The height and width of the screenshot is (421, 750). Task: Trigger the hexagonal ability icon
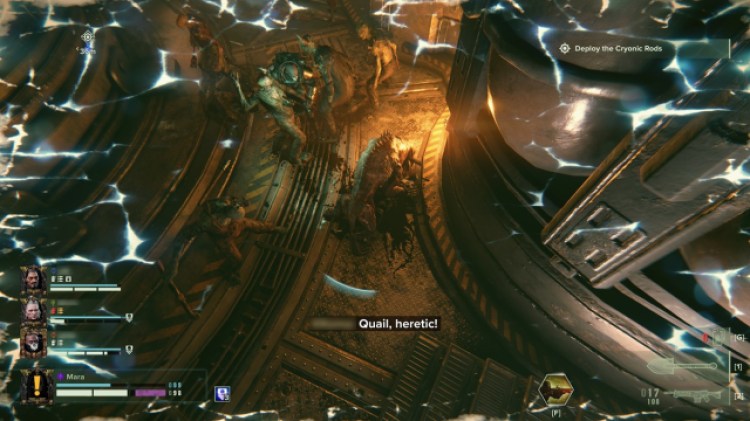pyautogui.click(x=554, y=387)
